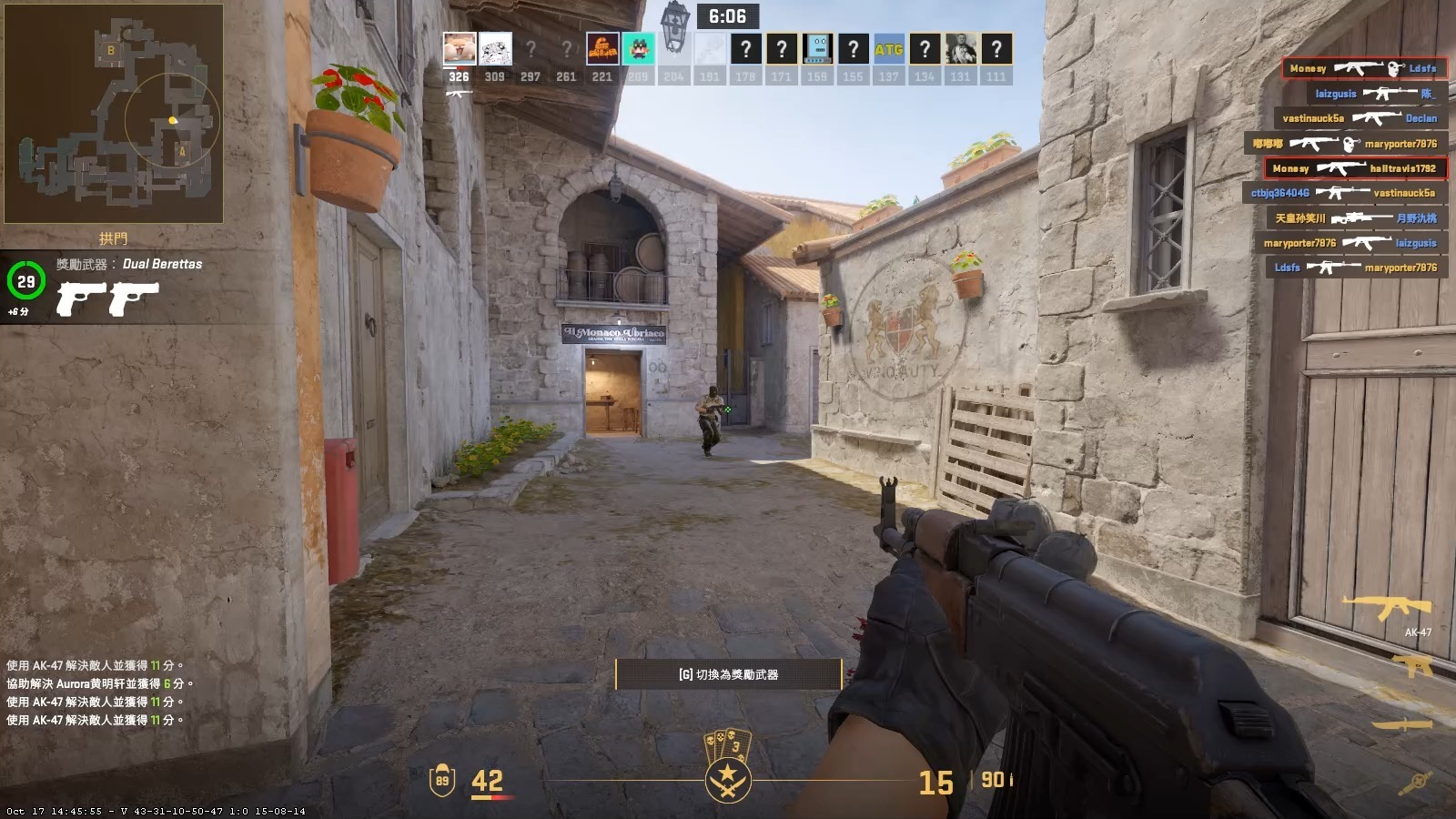The image size is (1456, 819).
Task: Select the orange-logo avatar scoring 221
Action: [602, 49]
